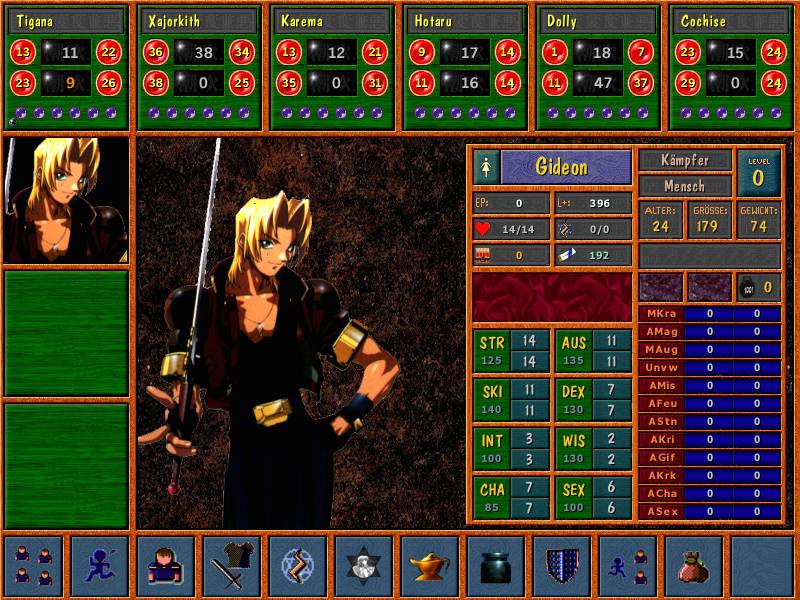
Task: Click the blue running figure icon
Action: pos(99,565)
